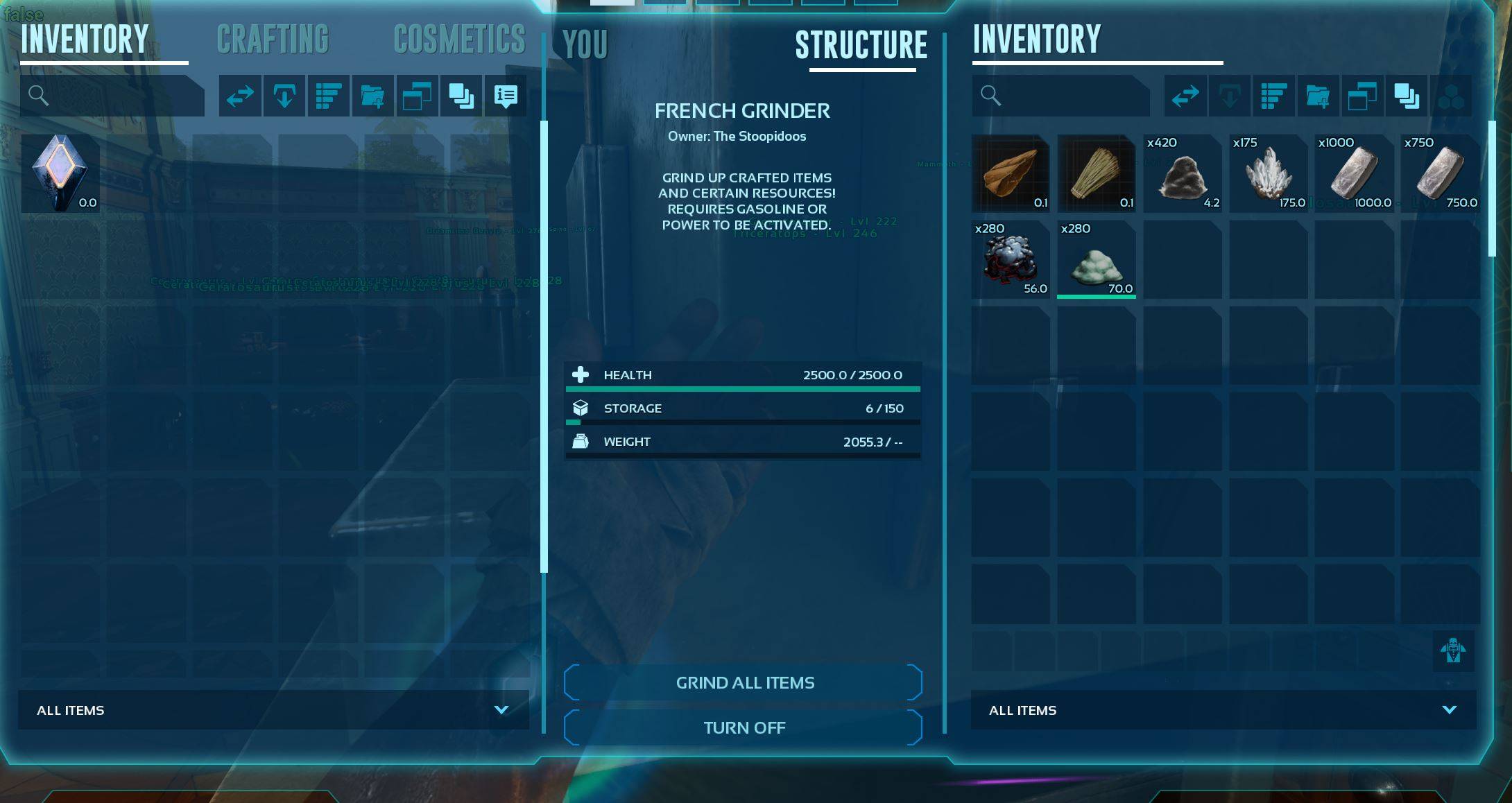Open the player inventory All Items dropdown
1512x803 pixels.
click(273, 710)
